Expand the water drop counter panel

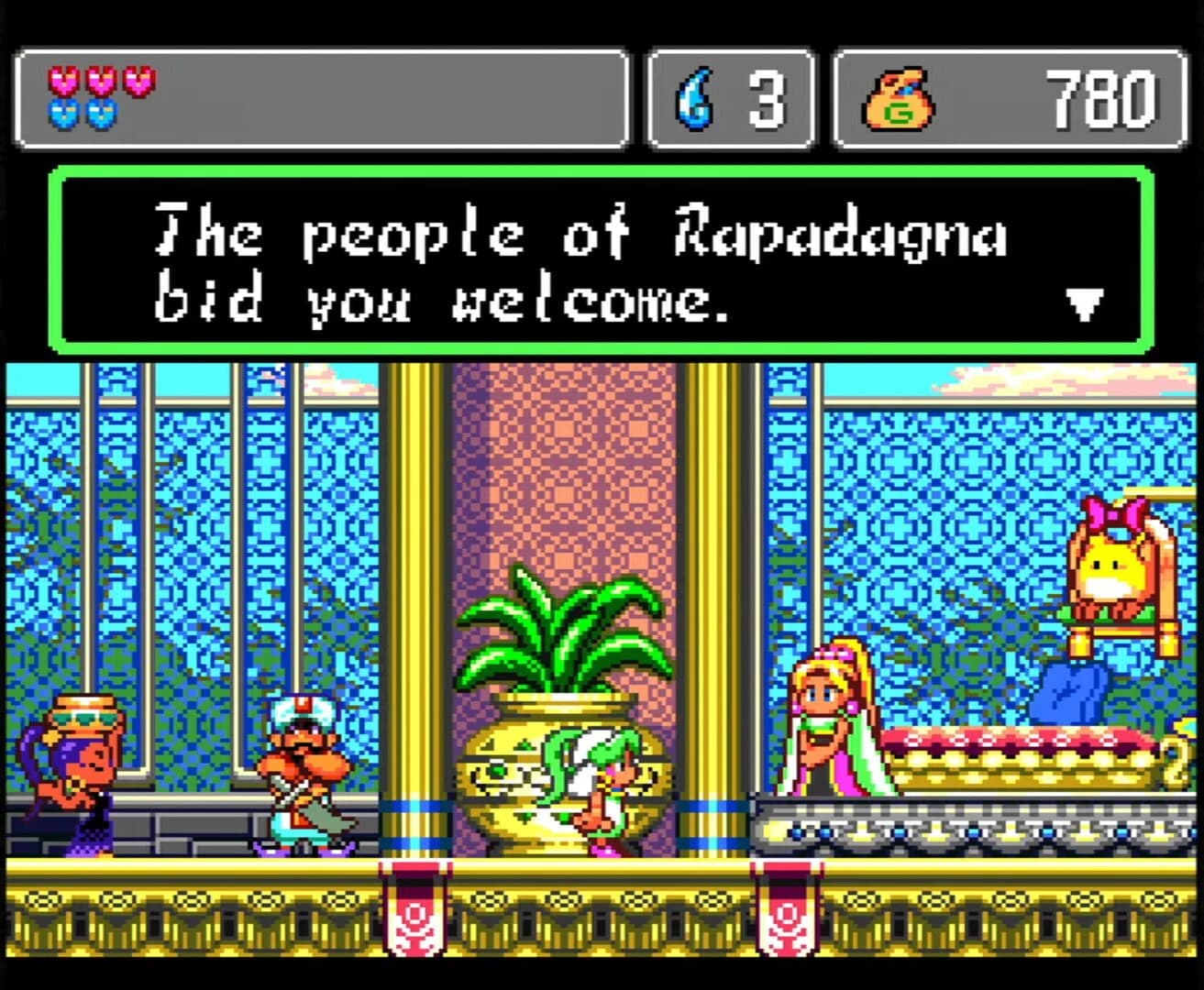coord(731,99)
